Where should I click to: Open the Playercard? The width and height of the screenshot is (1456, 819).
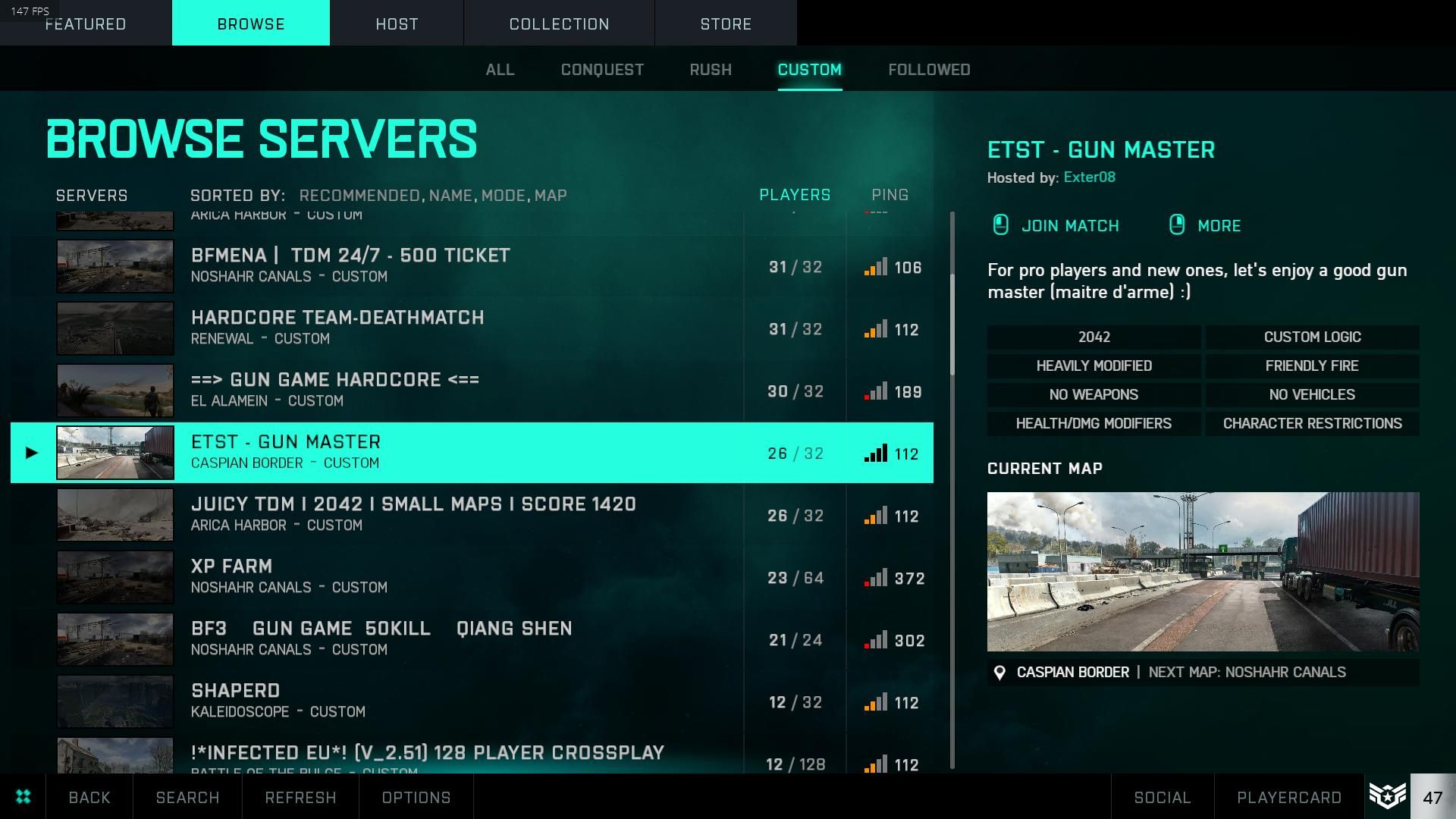click(1288, 798)
